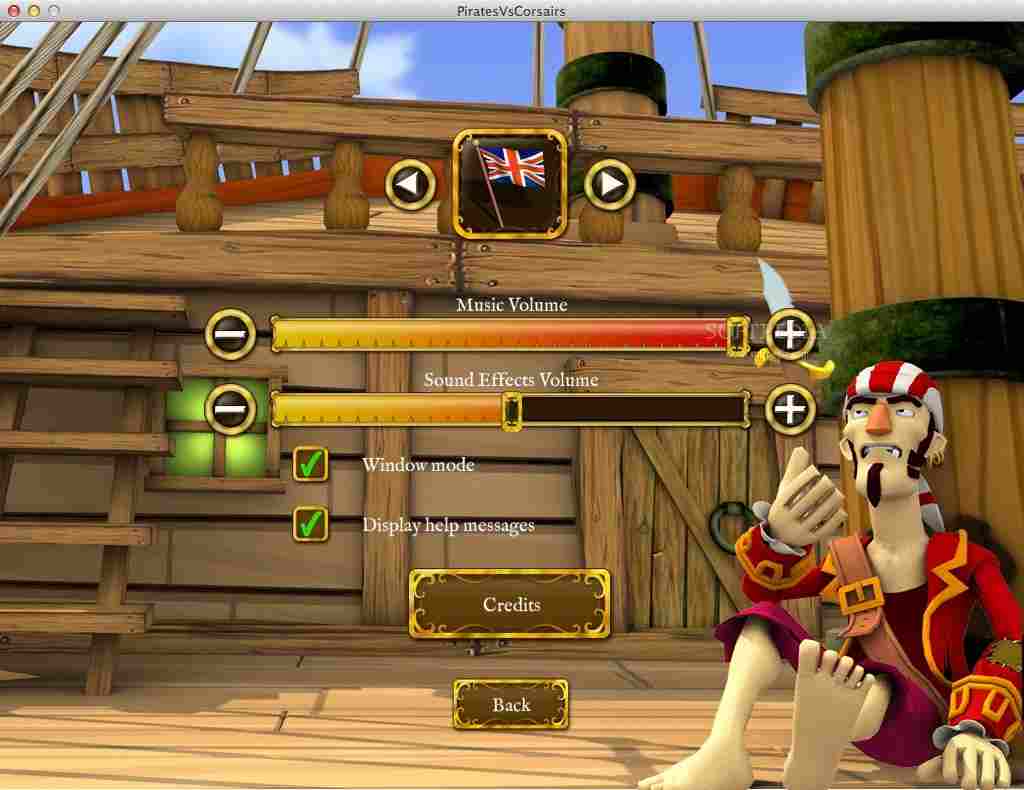The image size is (1024, 790).
Task: Open the Credits screen
Action: pyautogui.click(x=510, y=604)
